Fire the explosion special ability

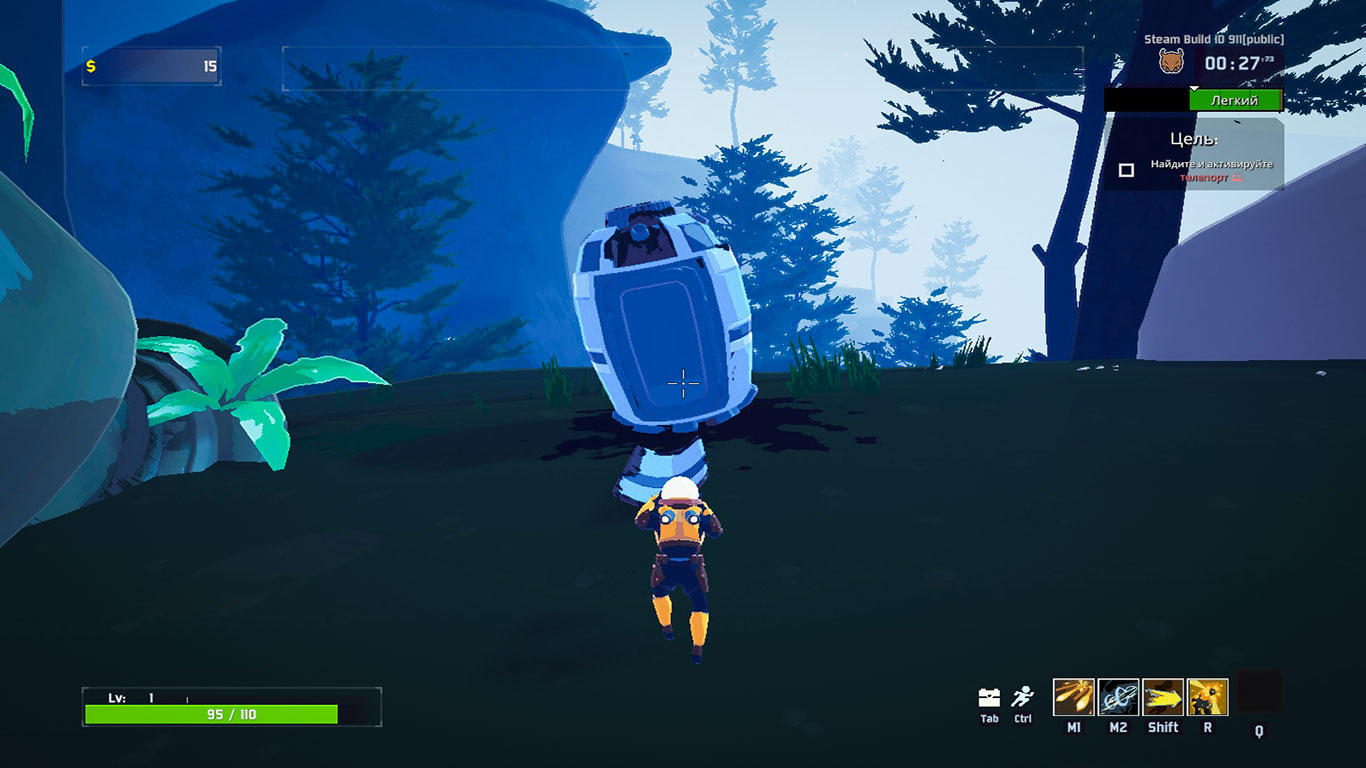click(1207, 697)
